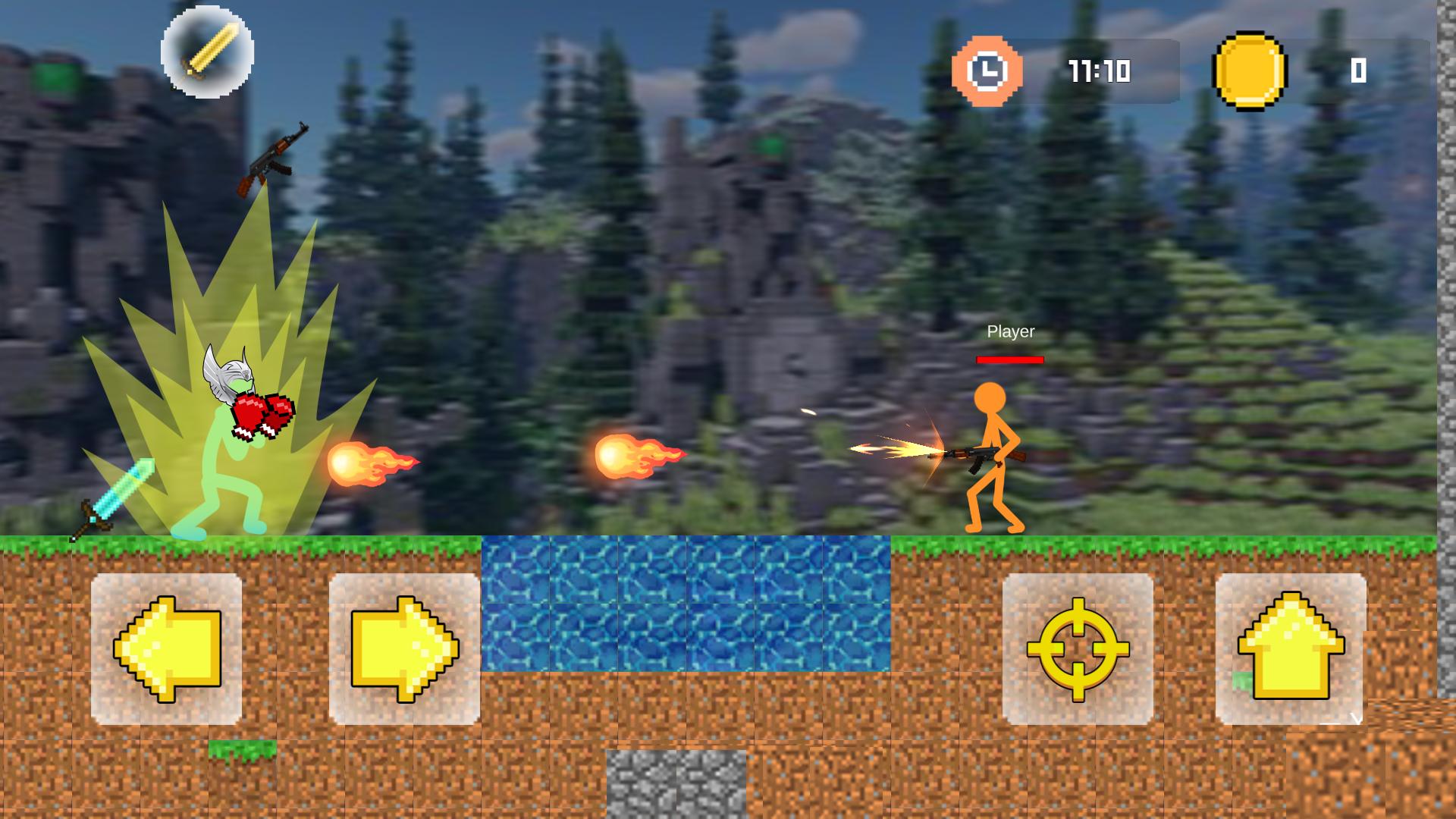Tap the orange Player stickman
This screenshot has height=819, width=1456.
click(992, 455)
